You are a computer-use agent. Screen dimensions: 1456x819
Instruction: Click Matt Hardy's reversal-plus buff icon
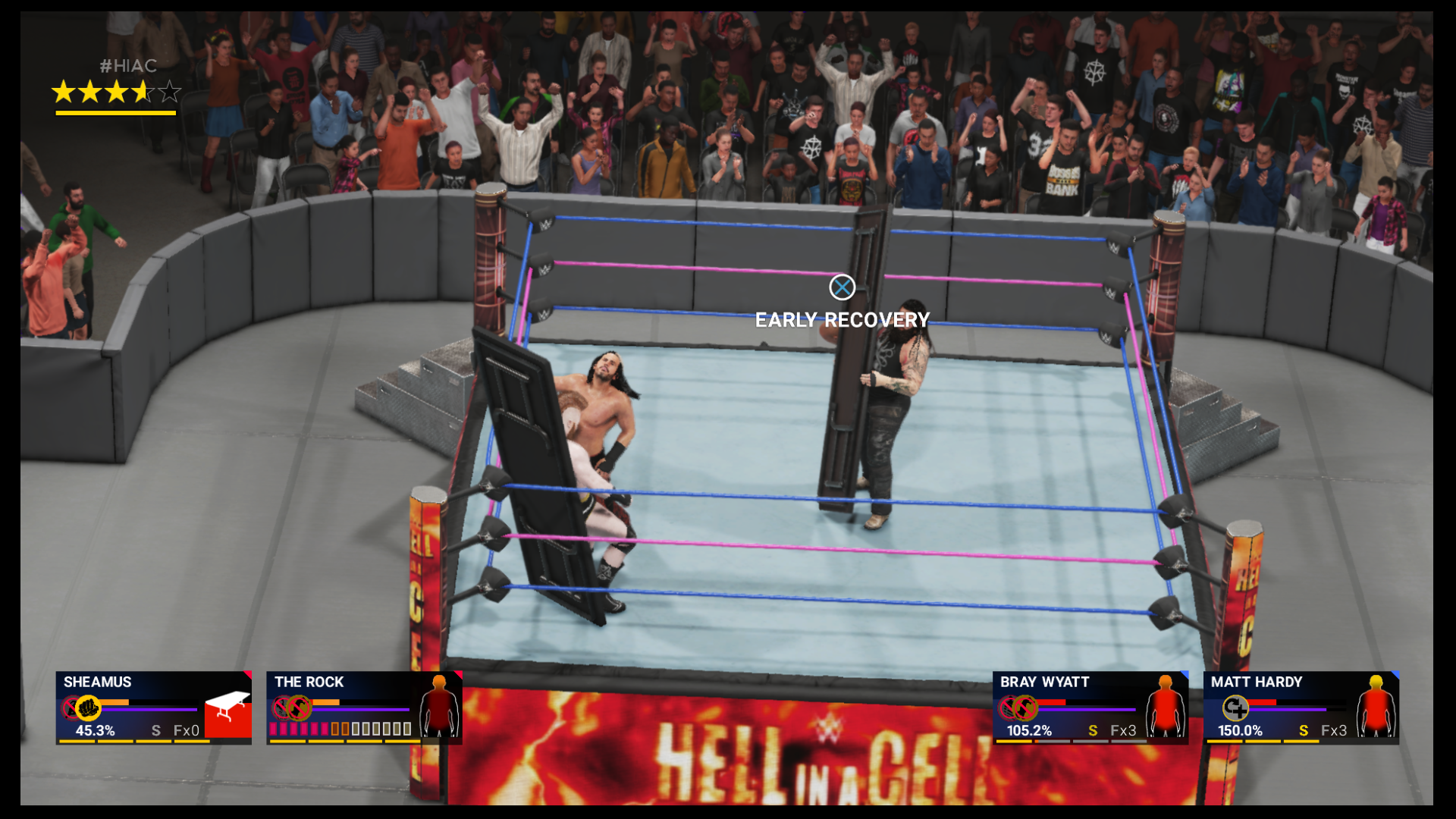(1235, 708)
